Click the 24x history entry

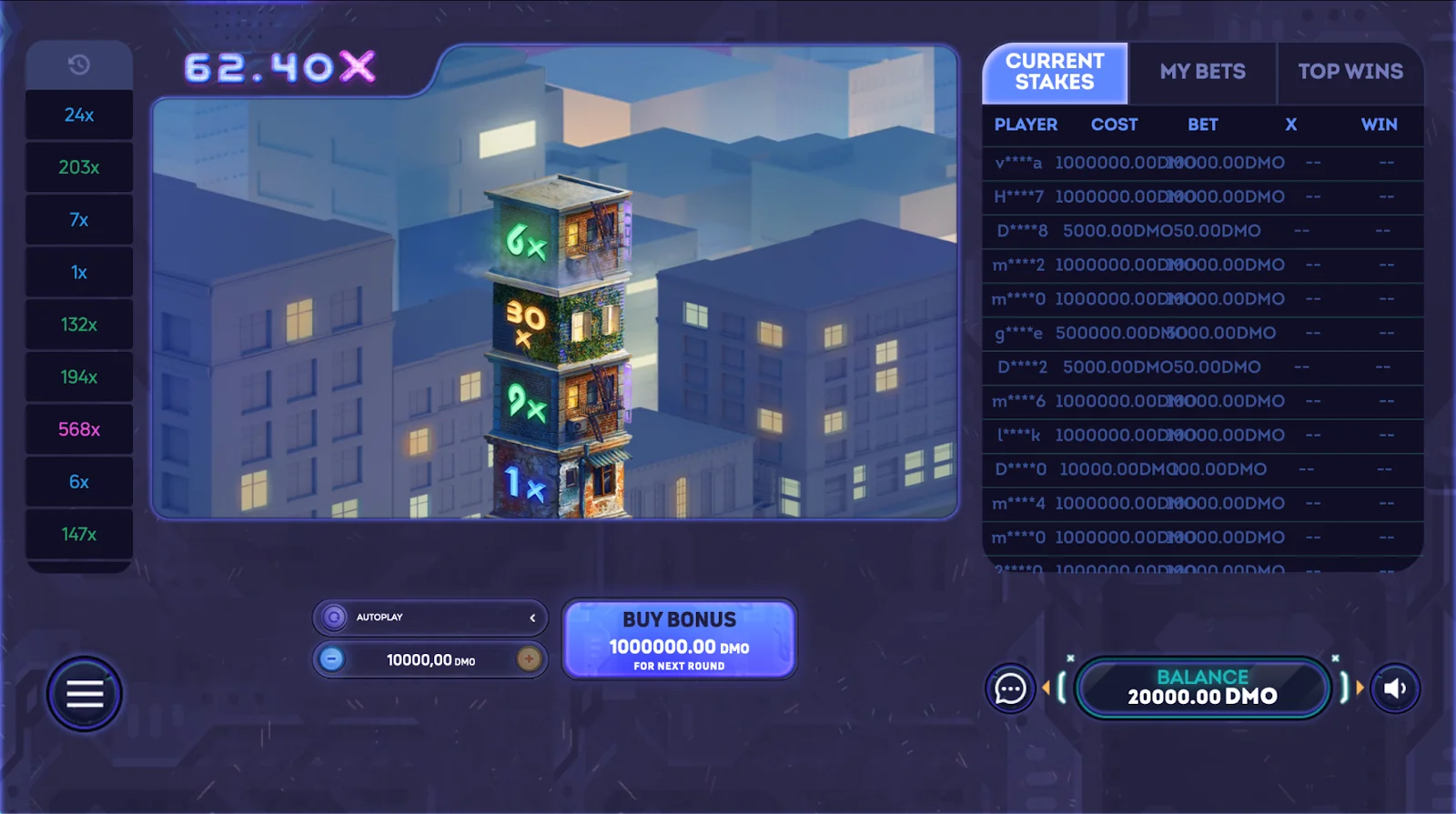pos(79,116)
